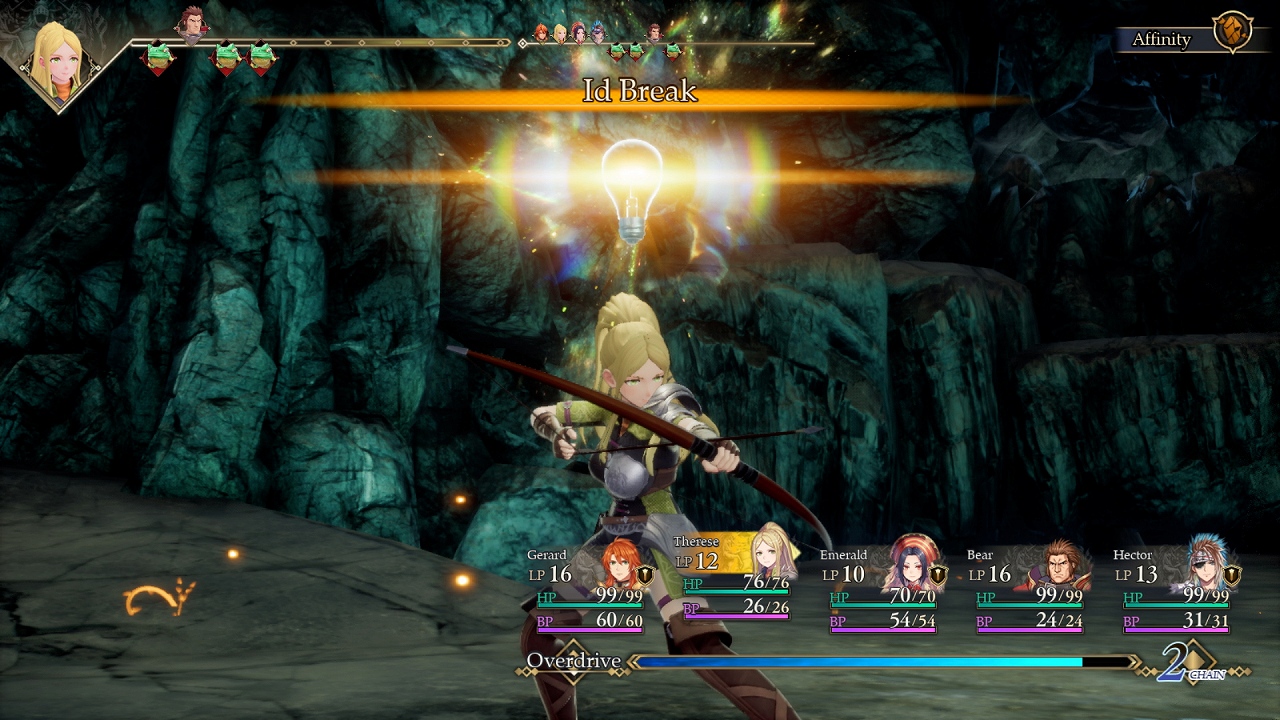Click Therese's large turn portrait
The image size is (1280, 720).
[x=60, y=62]
